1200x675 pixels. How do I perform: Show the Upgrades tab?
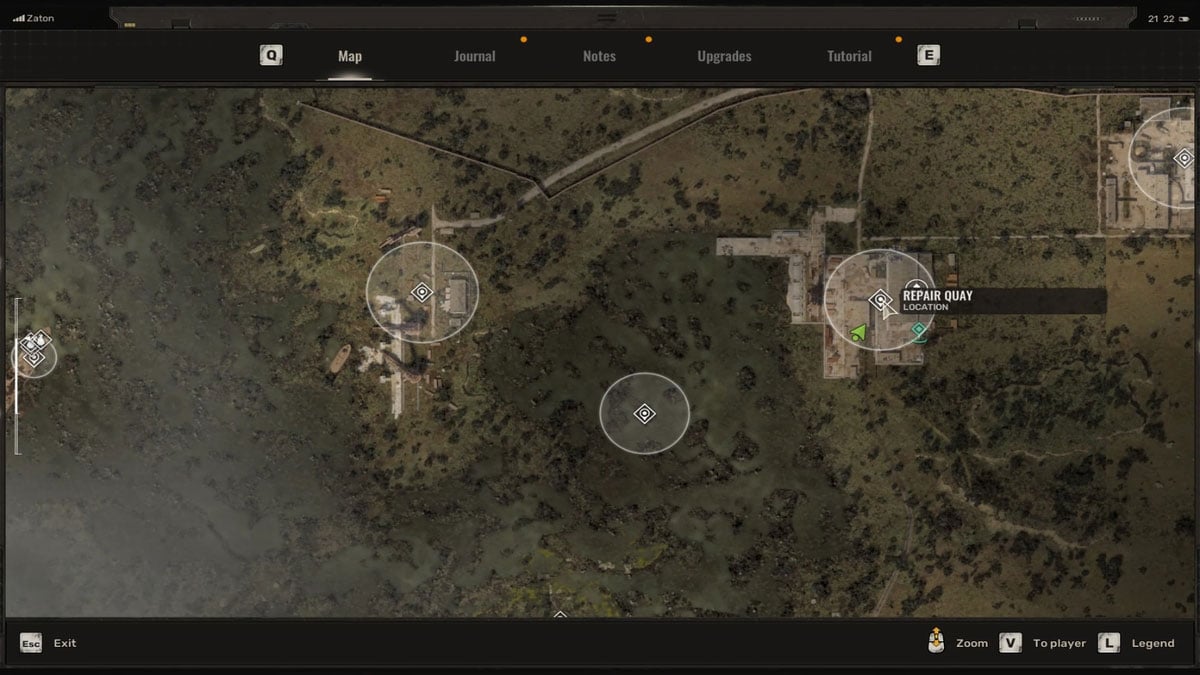pos(724,56)
